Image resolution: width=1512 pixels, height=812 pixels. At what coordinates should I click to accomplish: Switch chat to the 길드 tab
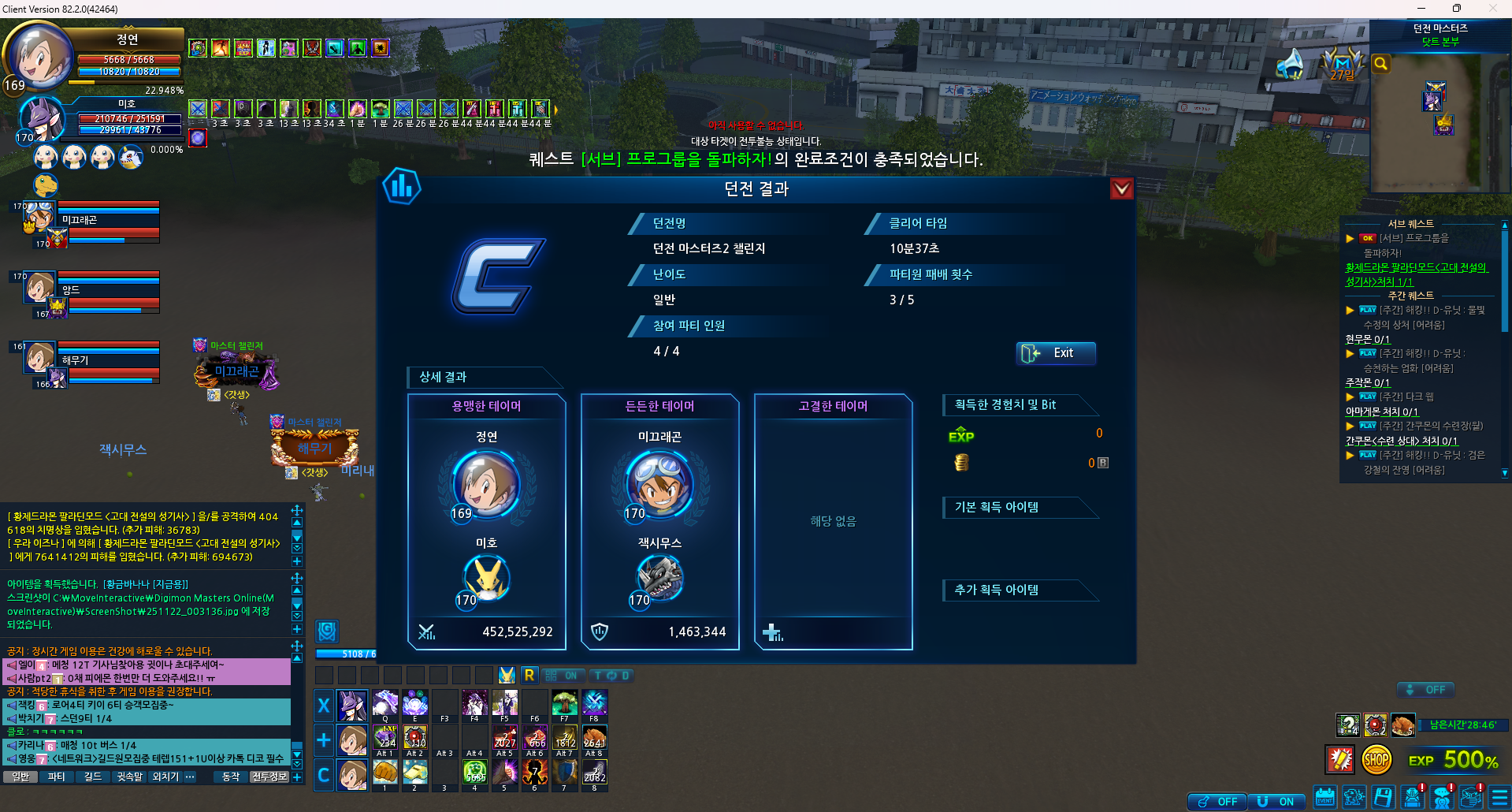[93, 777]
